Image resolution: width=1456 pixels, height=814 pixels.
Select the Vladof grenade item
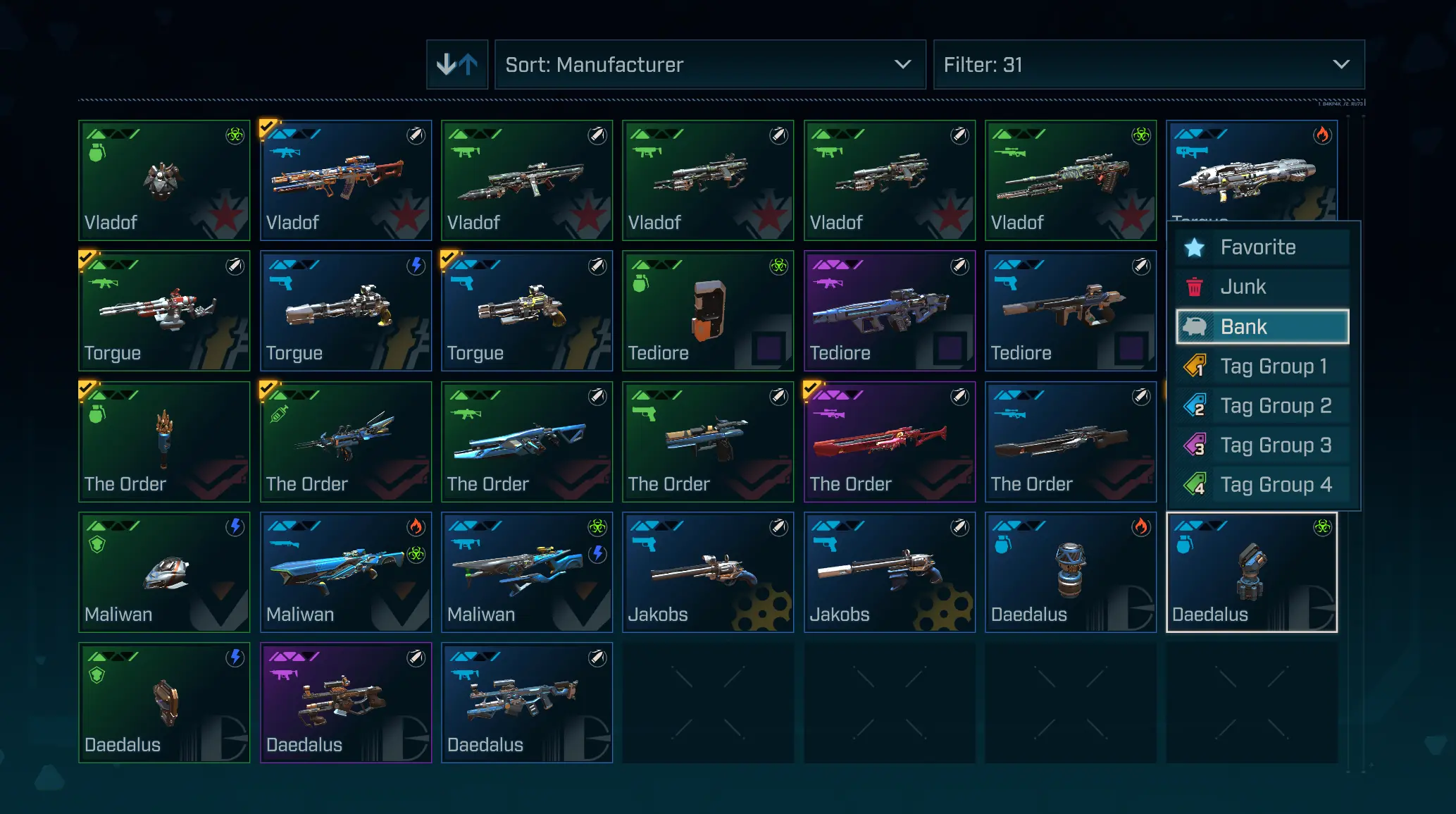point(164,180)
